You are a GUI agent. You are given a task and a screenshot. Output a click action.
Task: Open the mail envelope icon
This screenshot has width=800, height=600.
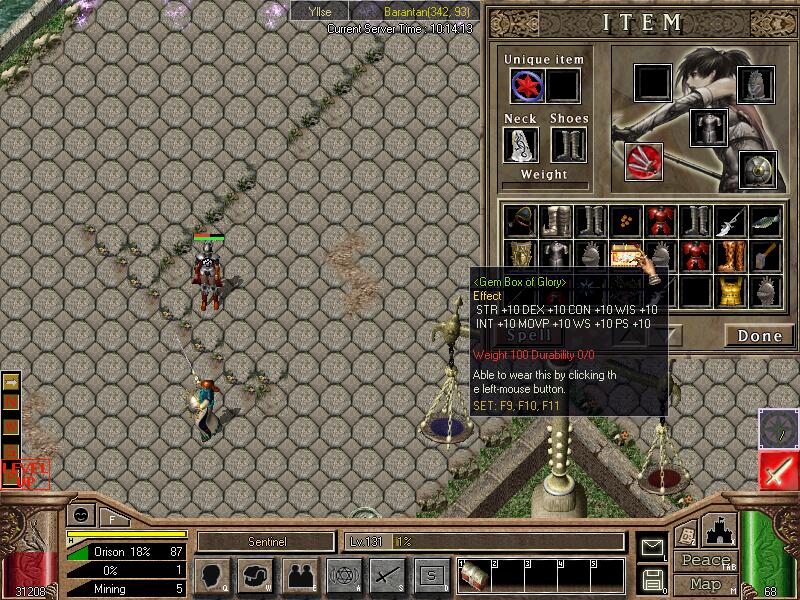pyautogui.click(x=653, y=547)
